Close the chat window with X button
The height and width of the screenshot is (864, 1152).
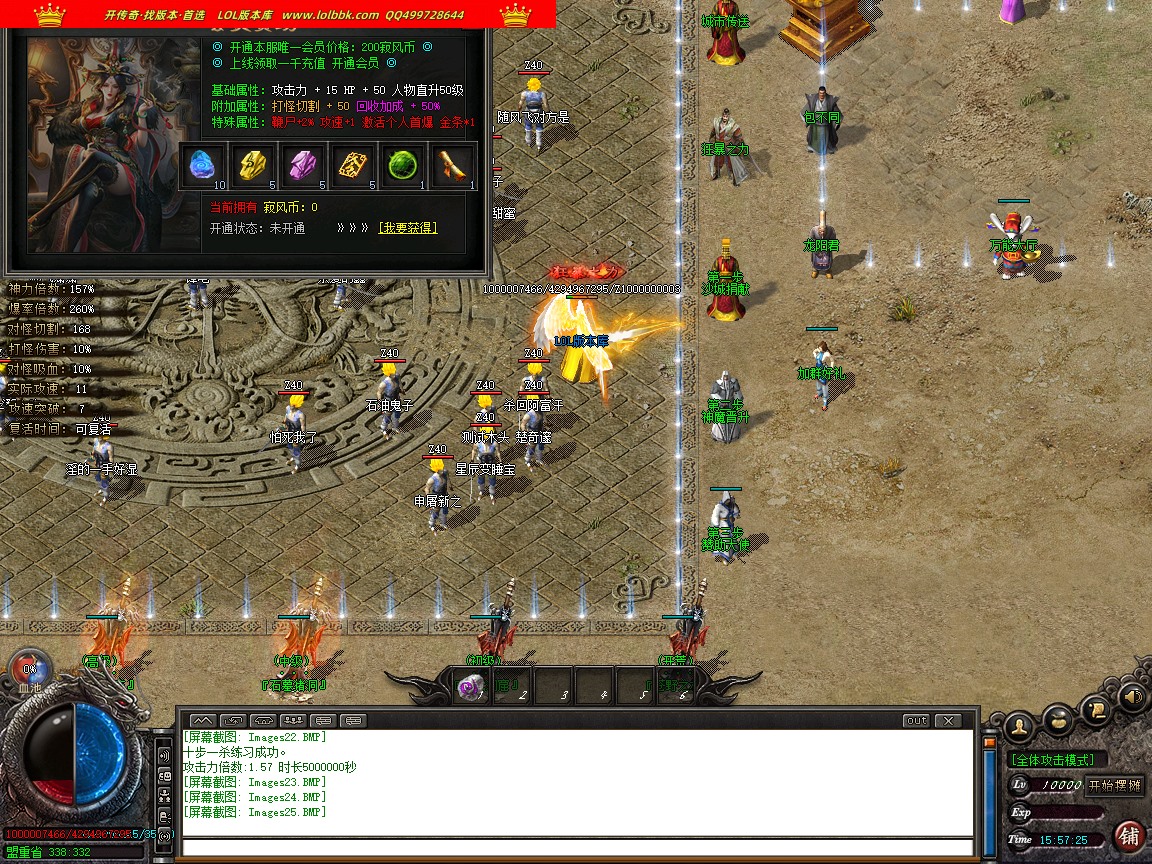coord(947,720)
